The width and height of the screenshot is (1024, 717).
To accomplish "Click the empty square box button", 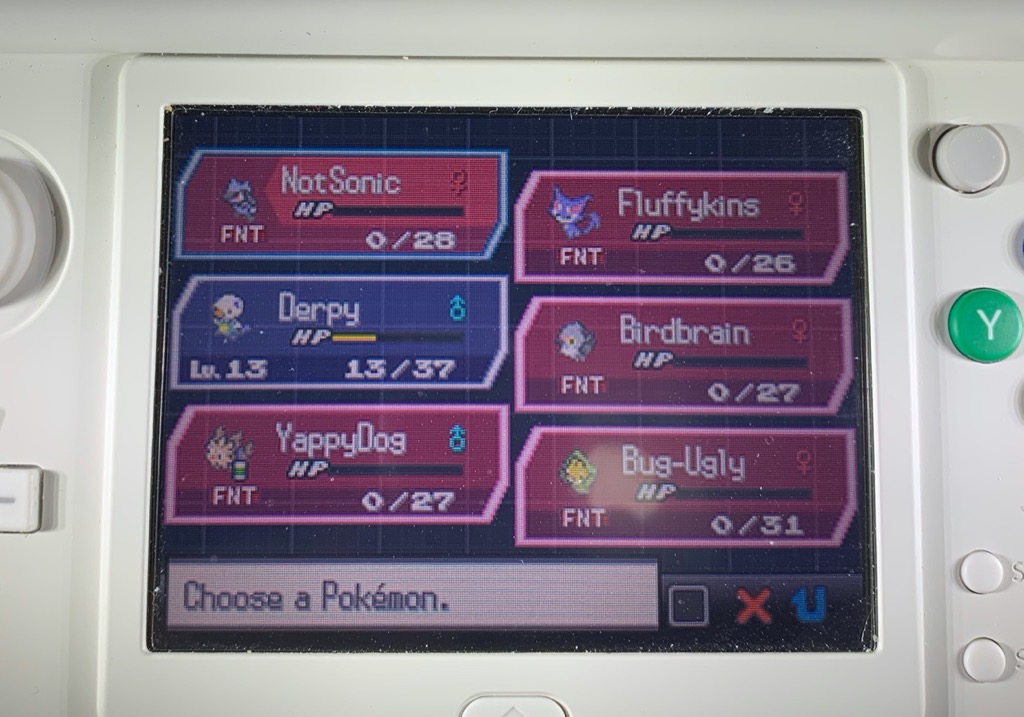I will [688, 606].
